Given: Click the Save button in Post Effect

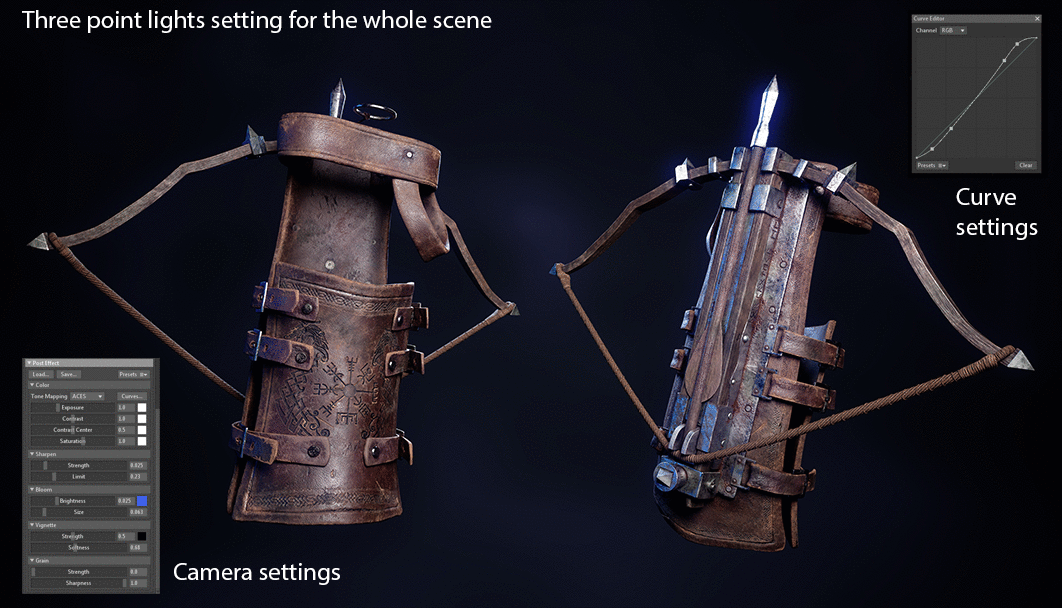Looking at the screenshot, I should tap(68, 374).
